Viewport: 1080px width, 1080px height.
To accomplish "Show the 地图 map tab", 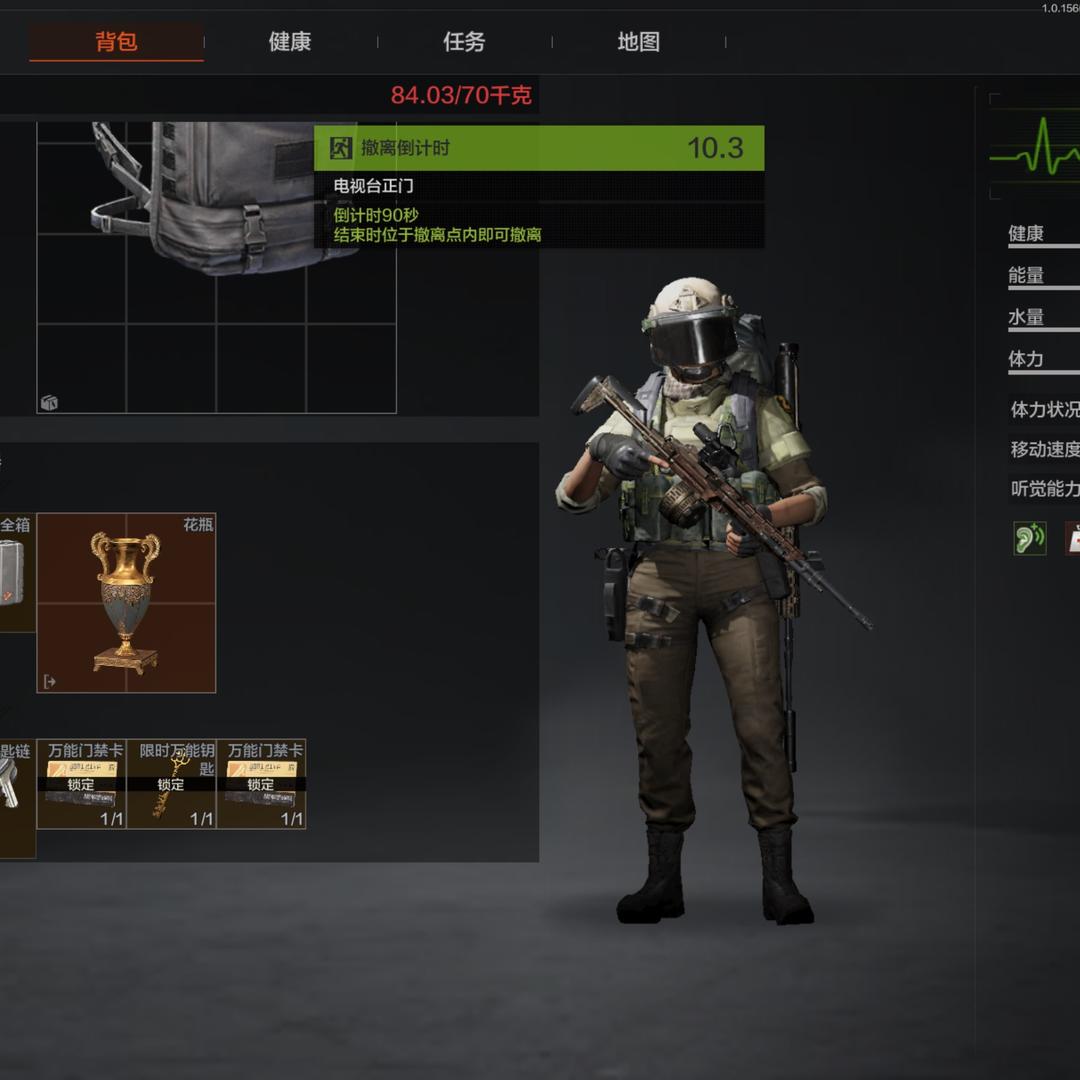I will click(x=638, y=42).
